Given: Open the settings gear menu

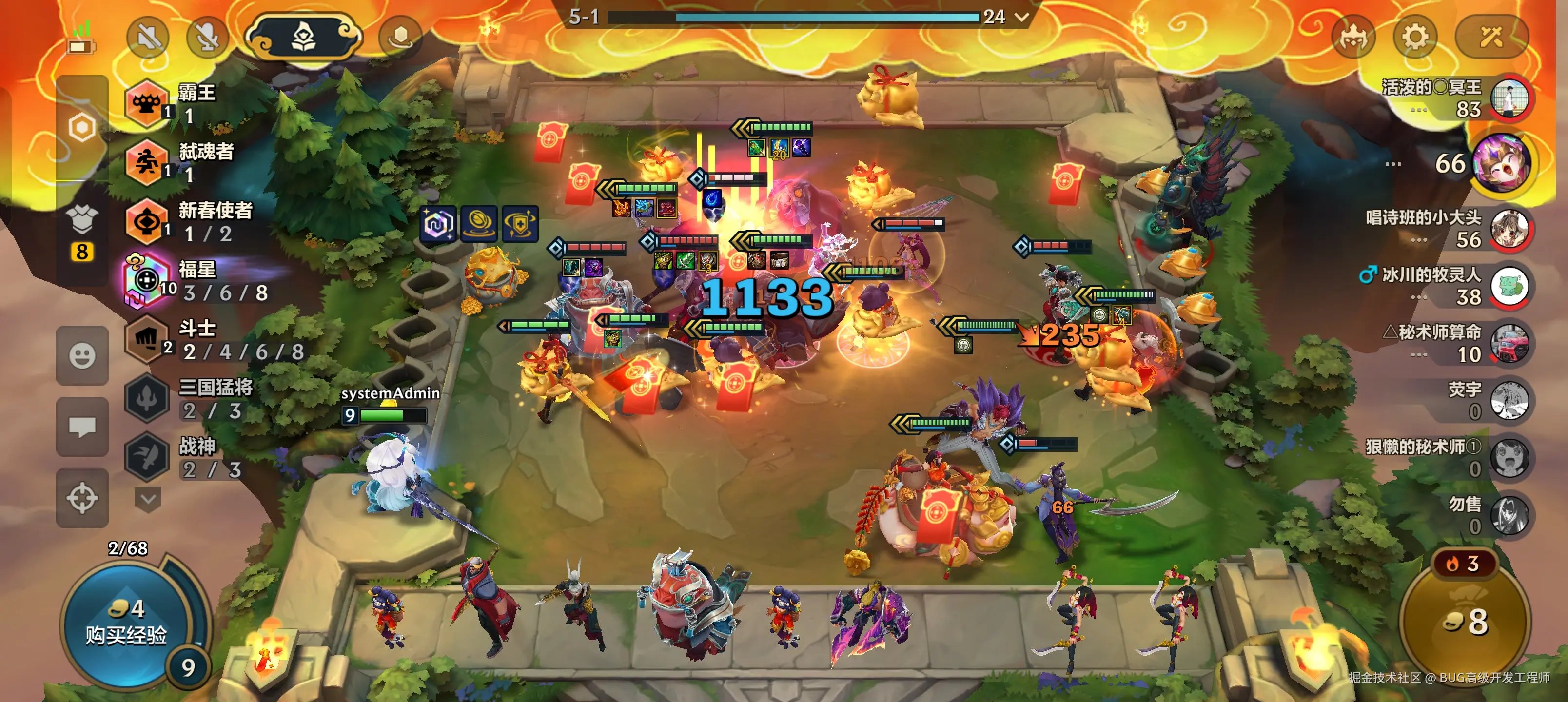Looking at the screenshot, I should coord(1414,38).
